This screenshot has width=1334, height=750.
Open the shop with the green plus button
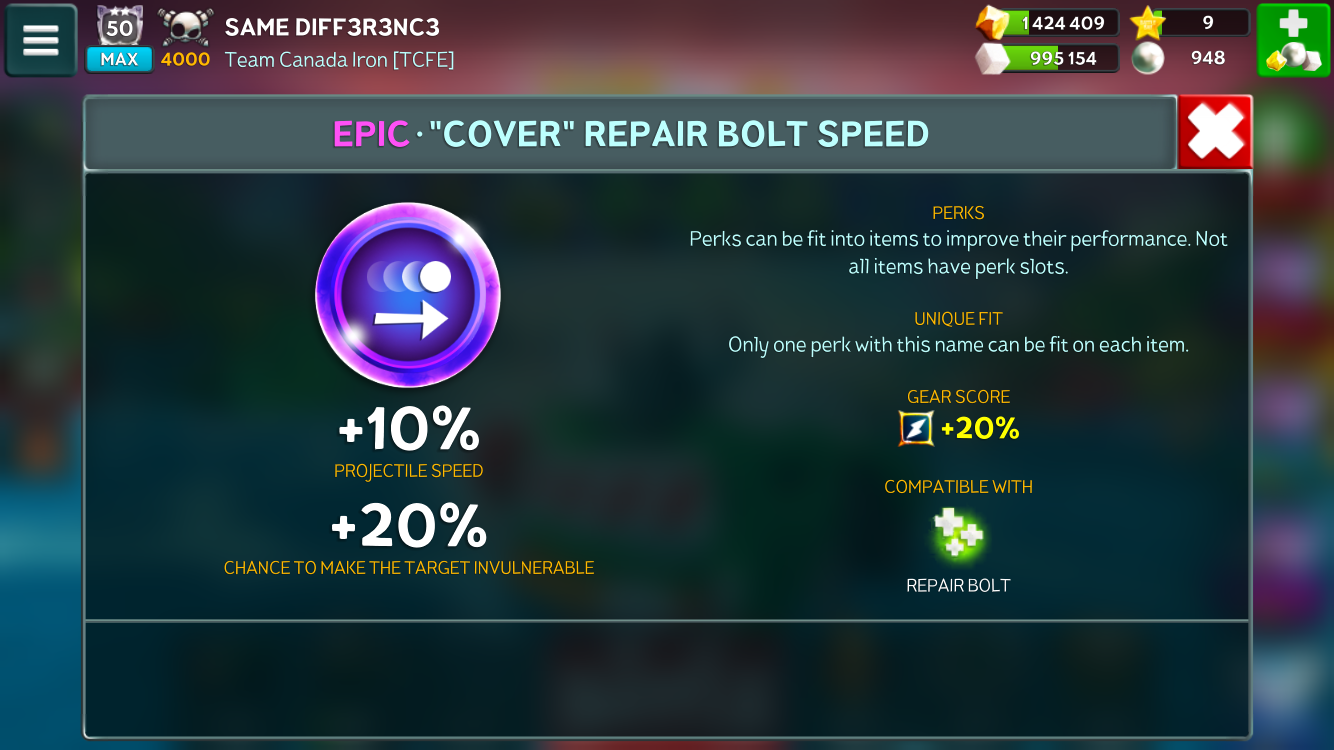pyautogui.click(x=1293, y=40)
